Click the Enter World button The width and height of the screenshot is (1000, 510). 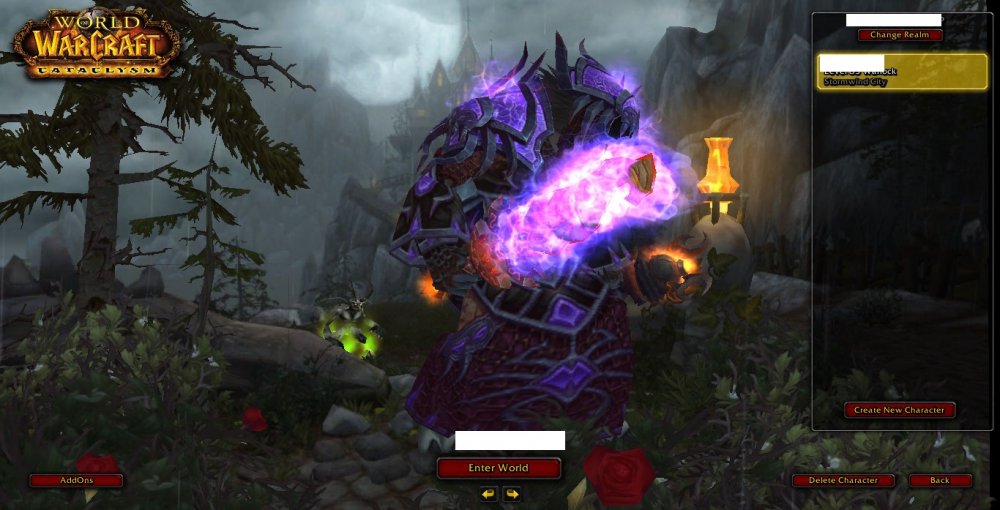(x=498, y=468)
